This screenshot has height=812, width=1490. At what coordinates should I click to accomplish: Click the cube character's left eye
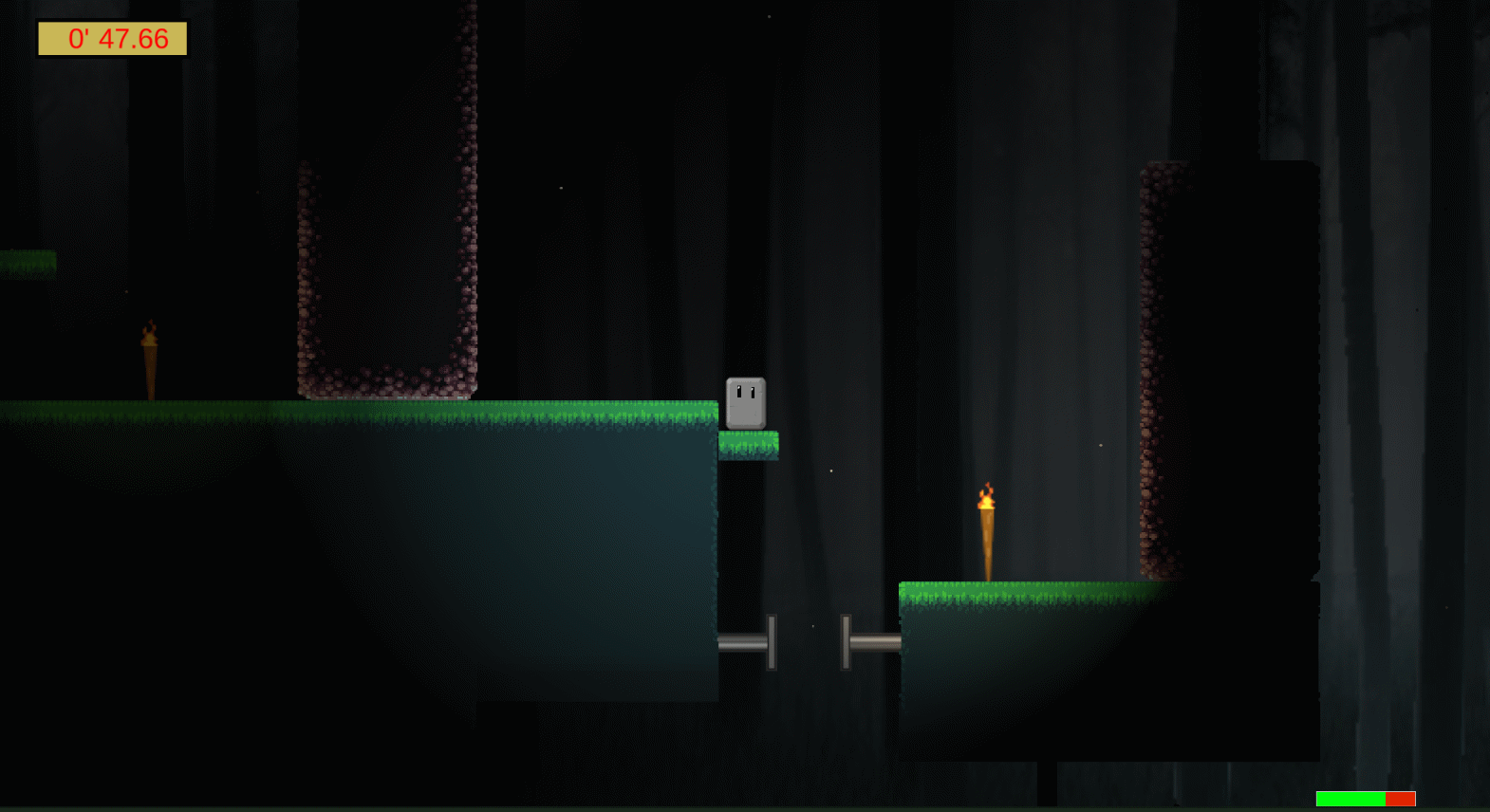click(x=738, y=391)
